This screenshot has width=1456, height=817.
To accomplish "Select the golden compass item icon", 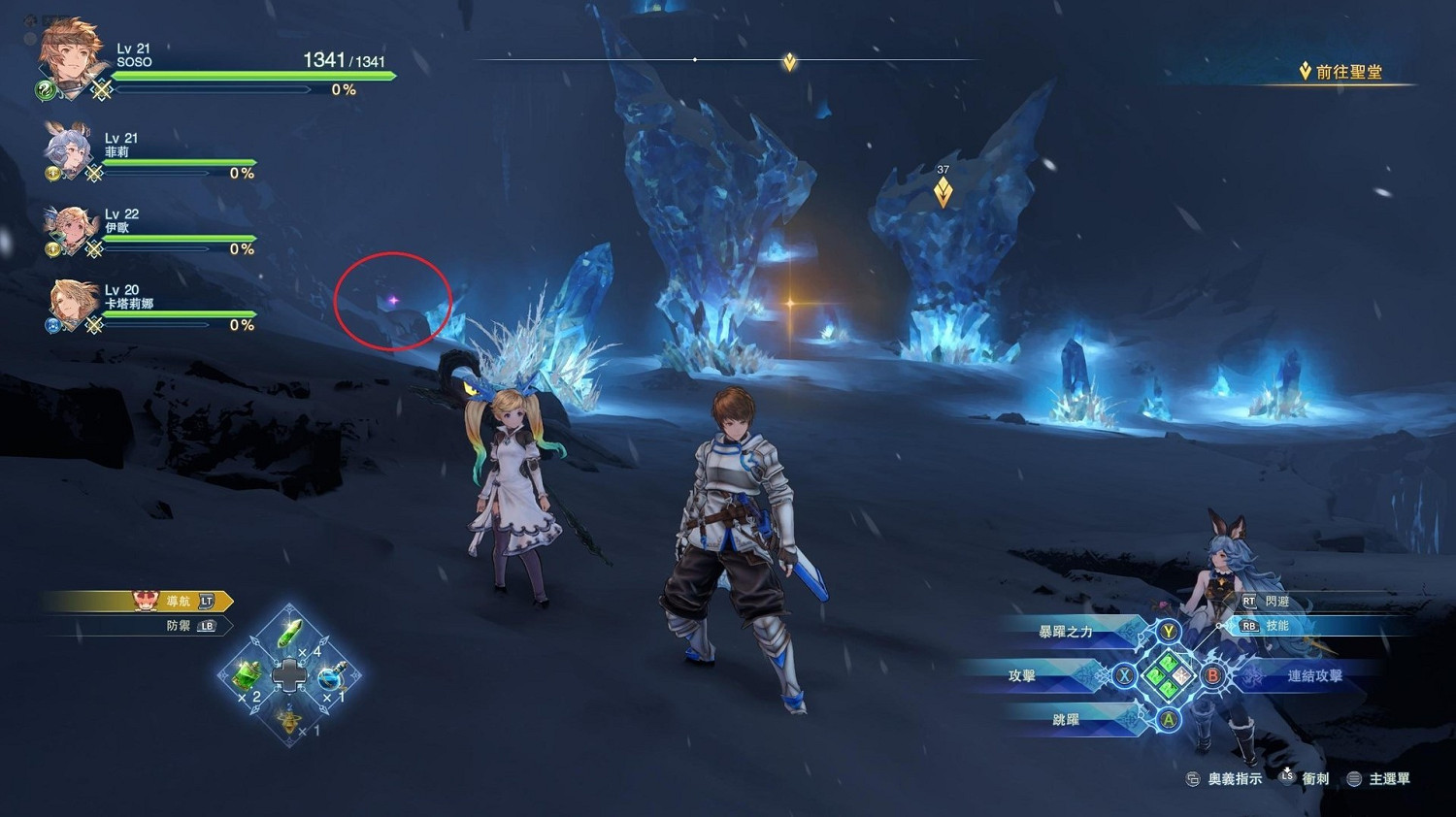I will 288,720.
